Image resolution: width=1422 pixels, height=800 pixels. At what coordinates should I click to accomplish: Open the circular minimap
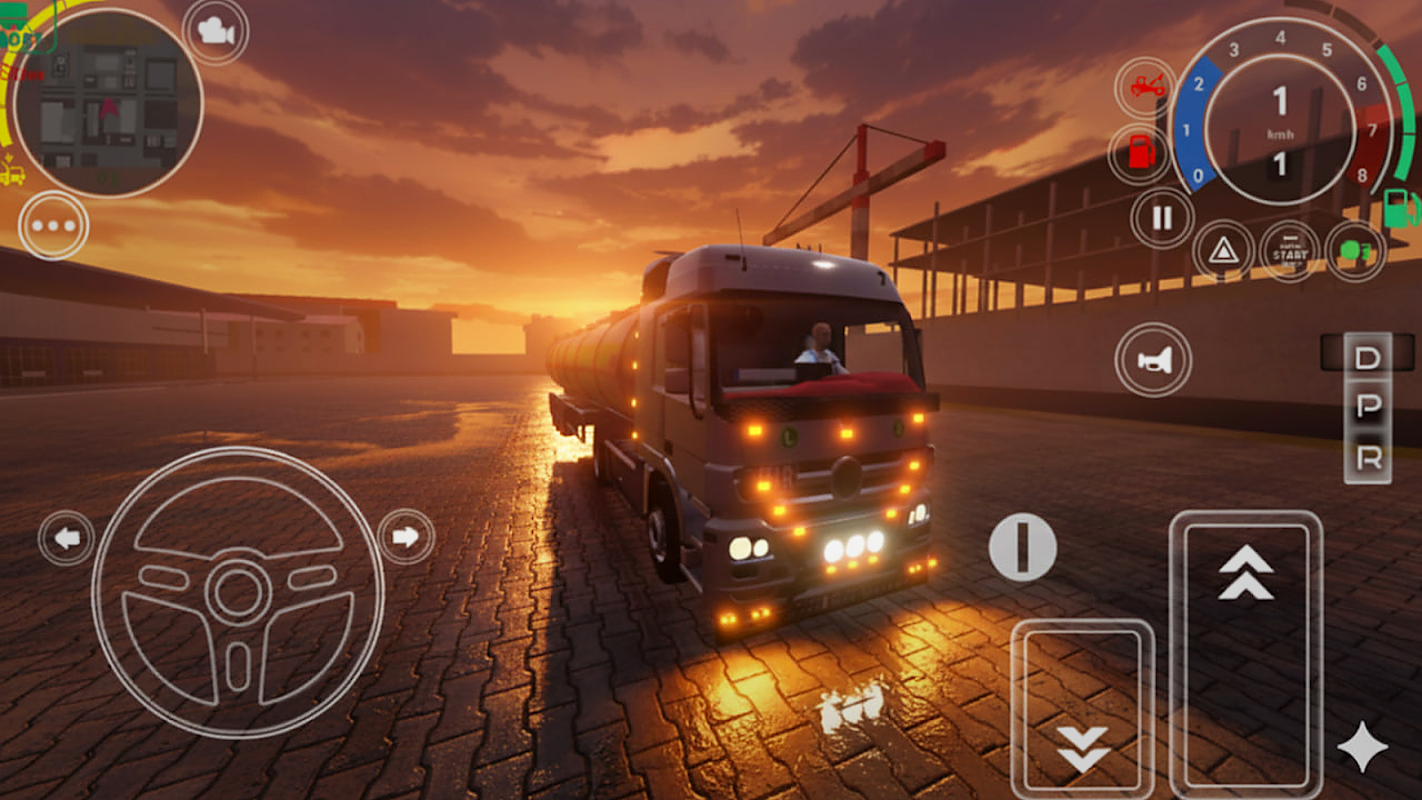click(x=108, y=103)
